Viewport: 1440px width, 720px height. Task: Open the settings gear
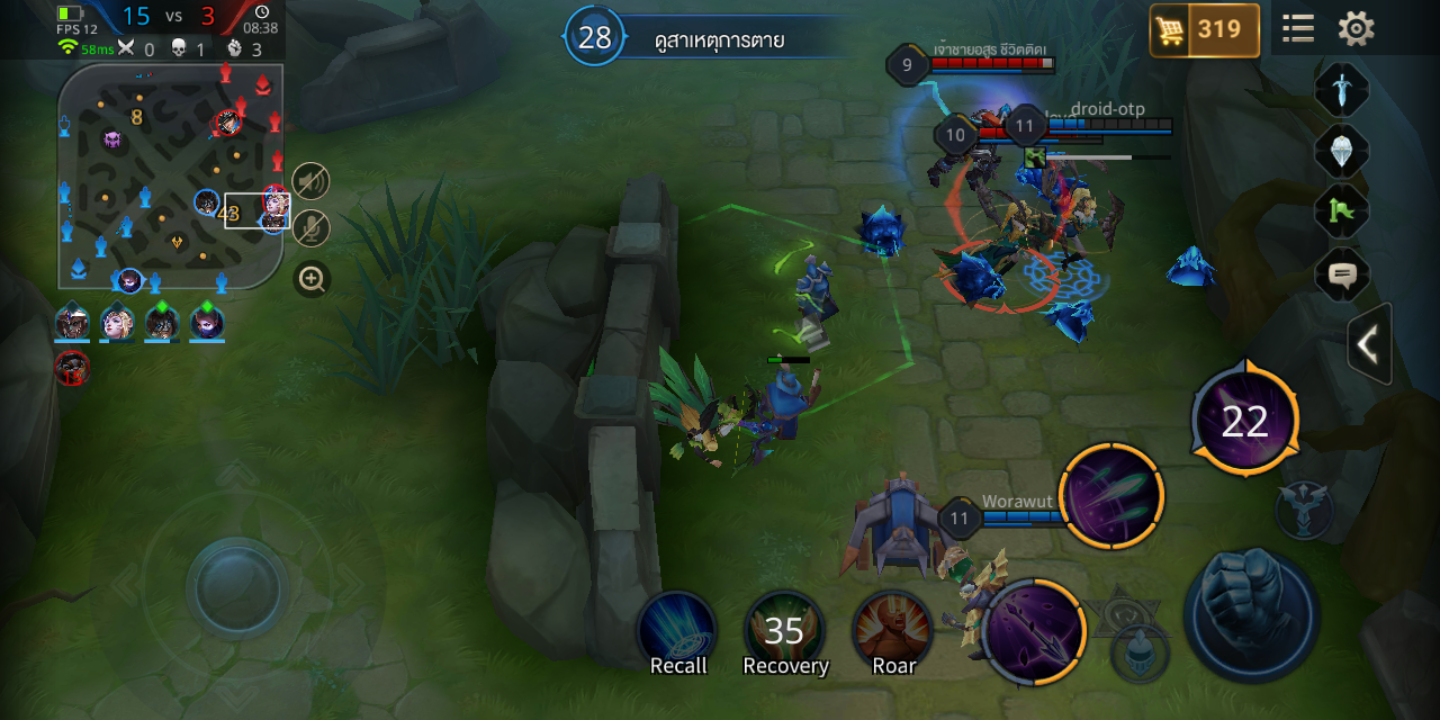click(x=1356, y=28)
